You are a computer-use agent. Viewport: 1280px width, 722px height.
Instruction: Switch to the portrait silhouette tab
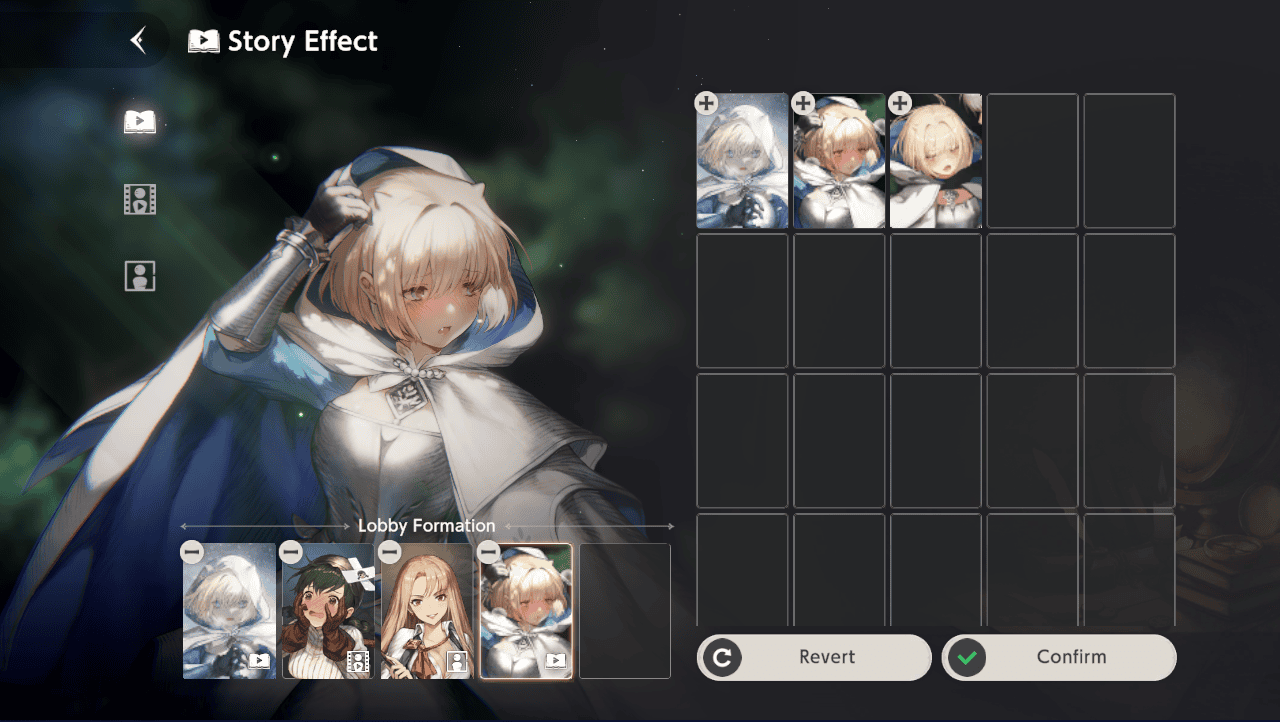(x=140, y=276)
